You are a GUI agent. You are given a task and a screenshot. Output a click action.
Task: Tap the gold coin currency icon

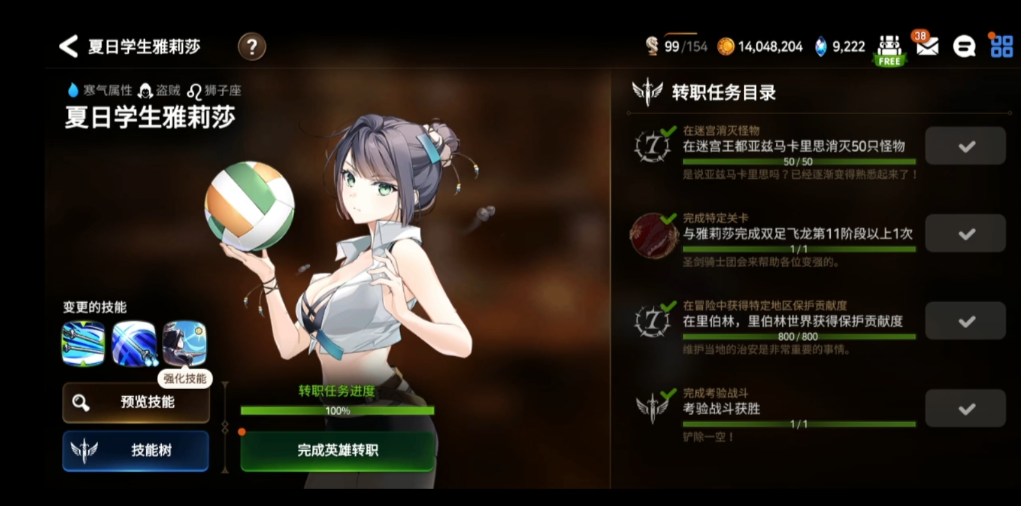click(x=726, y=46)
